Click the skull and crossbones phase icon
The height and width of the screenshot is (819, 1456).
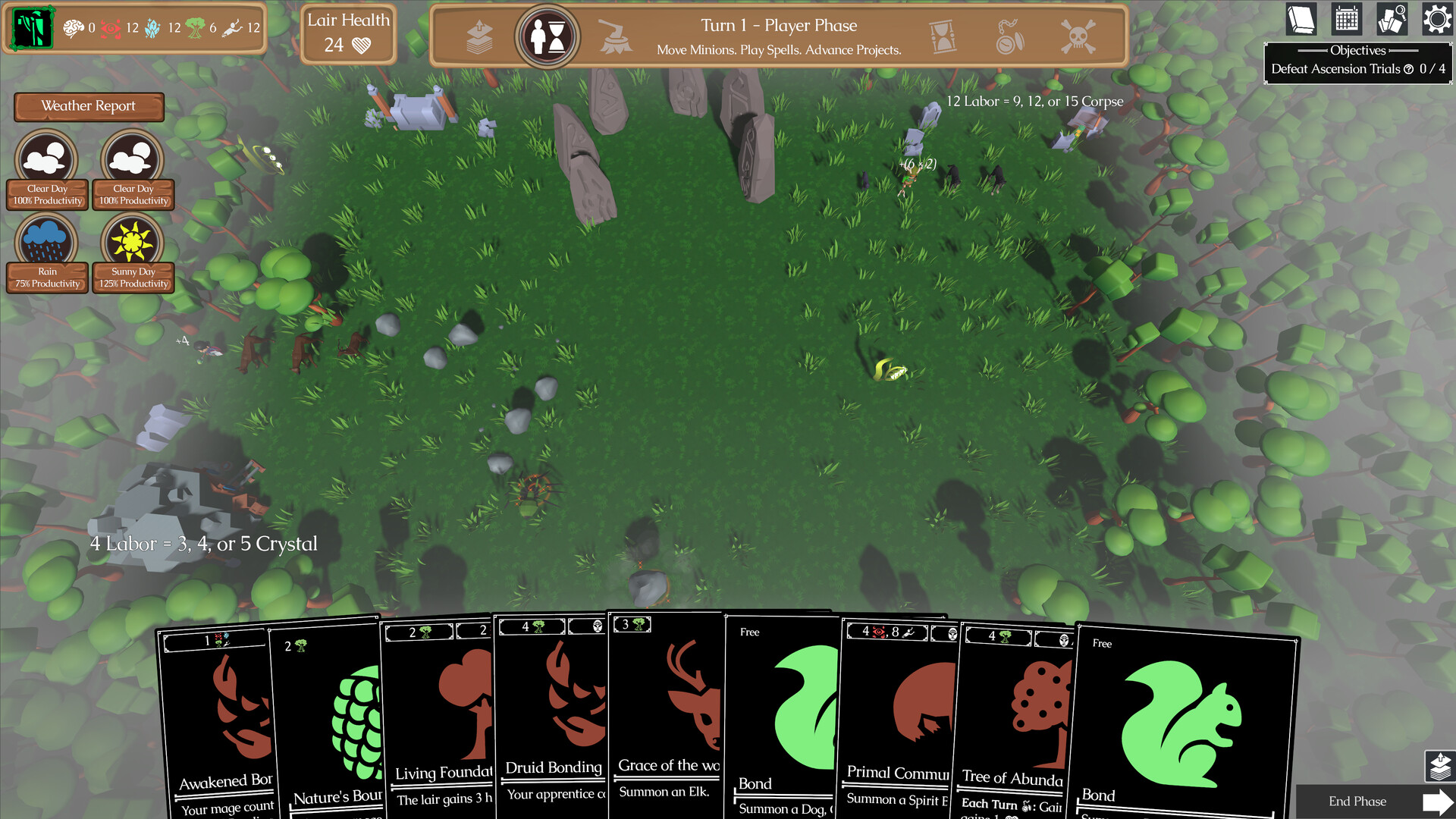tap(1078, 36)
